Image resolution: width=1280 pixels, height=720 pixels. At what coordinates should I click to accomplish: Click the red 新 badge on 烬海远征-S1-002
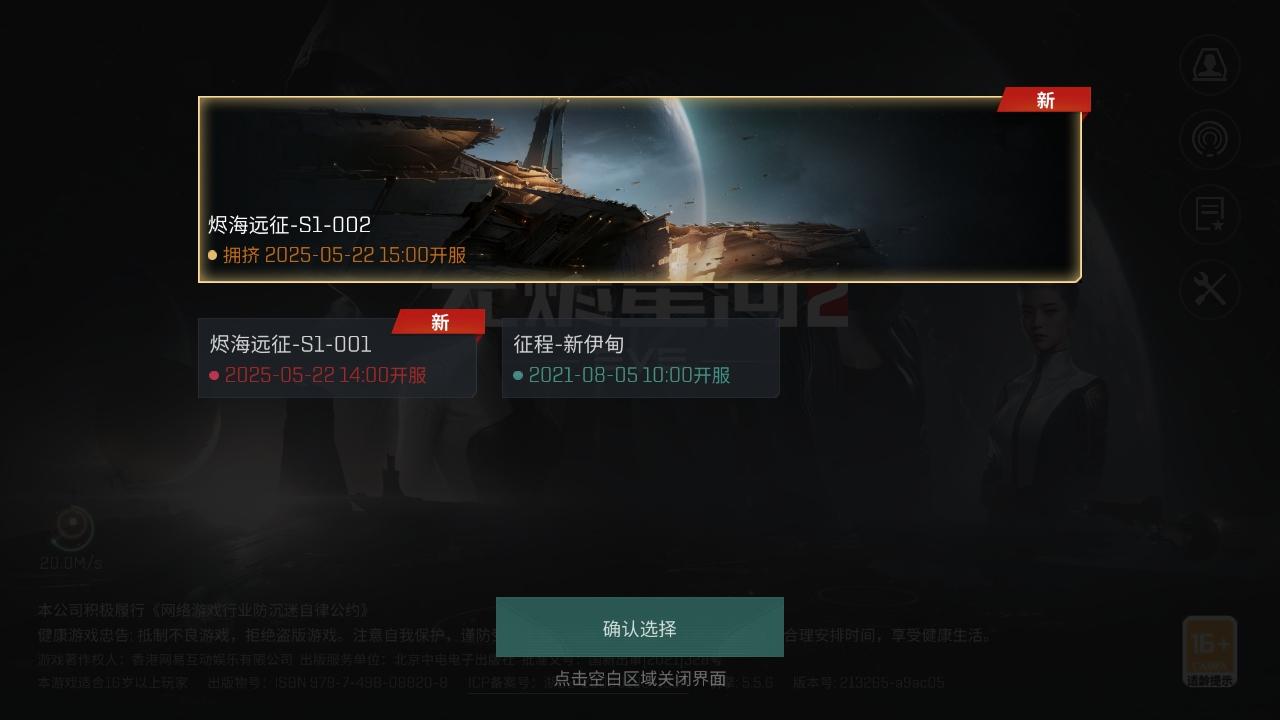[x=1043, y=100]
